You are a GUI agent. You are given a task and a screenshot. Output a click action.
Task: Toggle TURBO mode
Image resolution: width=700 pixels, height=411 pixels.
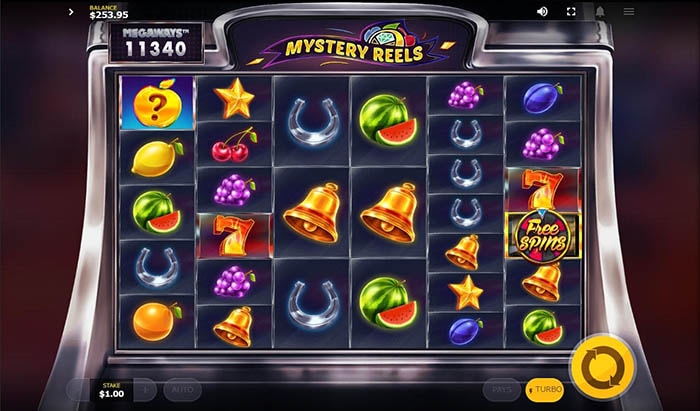click(545, 389)
